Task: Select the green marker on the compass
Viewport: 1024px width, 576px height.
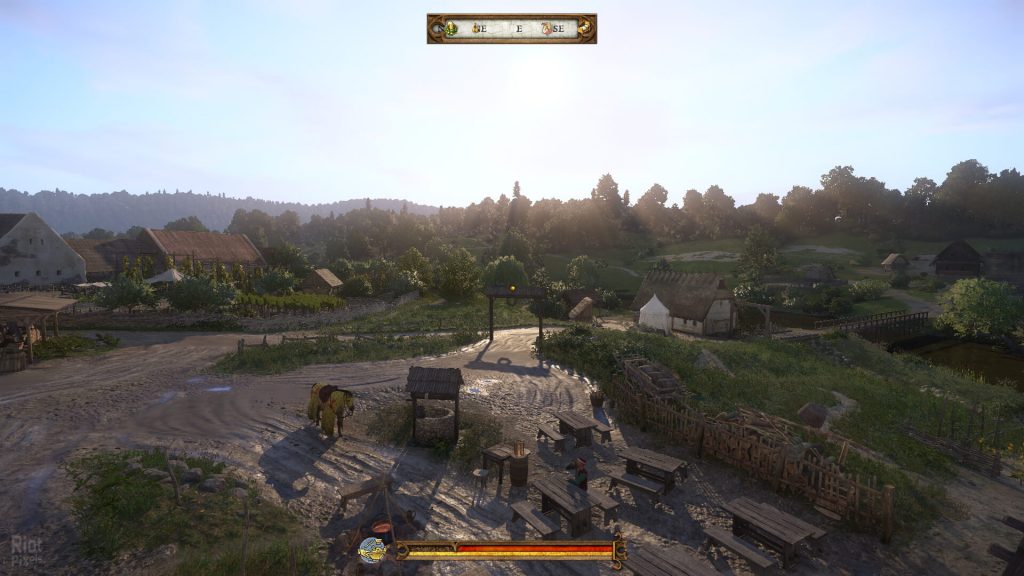Action: [x=451, y=28]
